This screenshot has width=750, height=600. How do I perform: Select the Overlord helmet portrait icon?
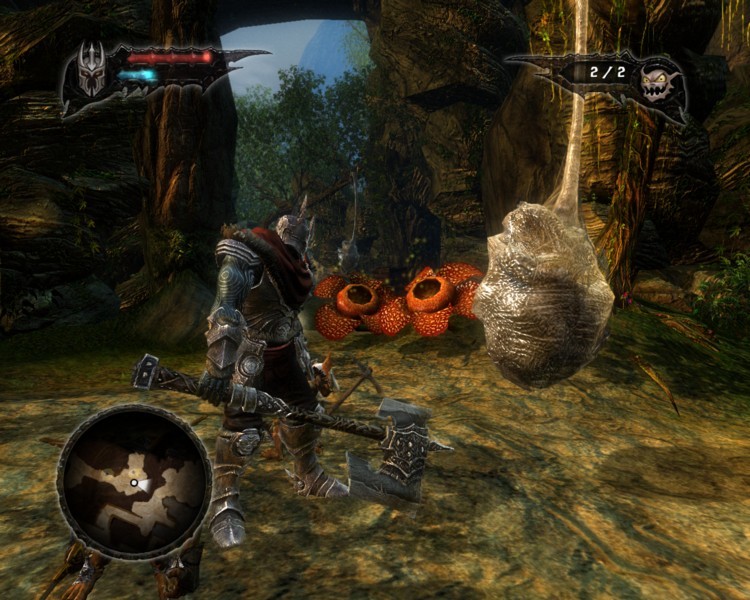pyautogui.click(x=91, y=73)
